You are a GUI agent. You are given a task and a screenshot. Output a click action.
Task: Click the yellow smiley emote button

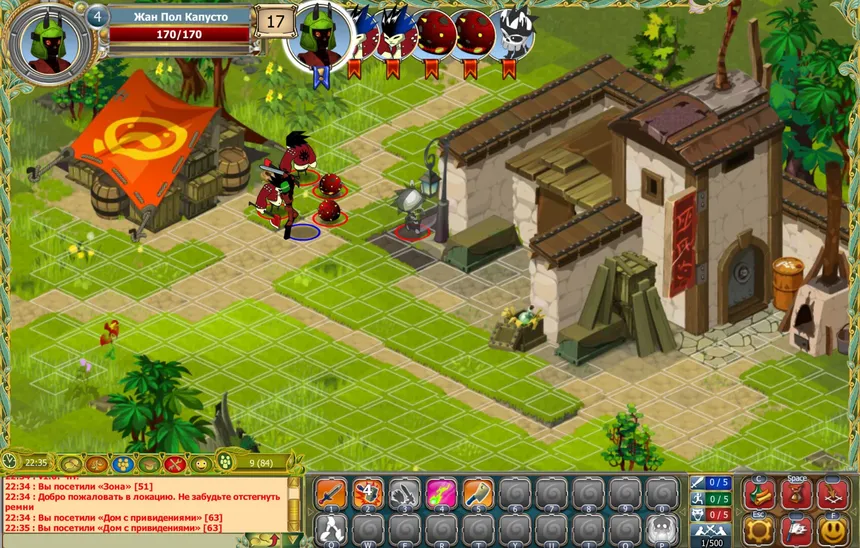tap(833, 529)
